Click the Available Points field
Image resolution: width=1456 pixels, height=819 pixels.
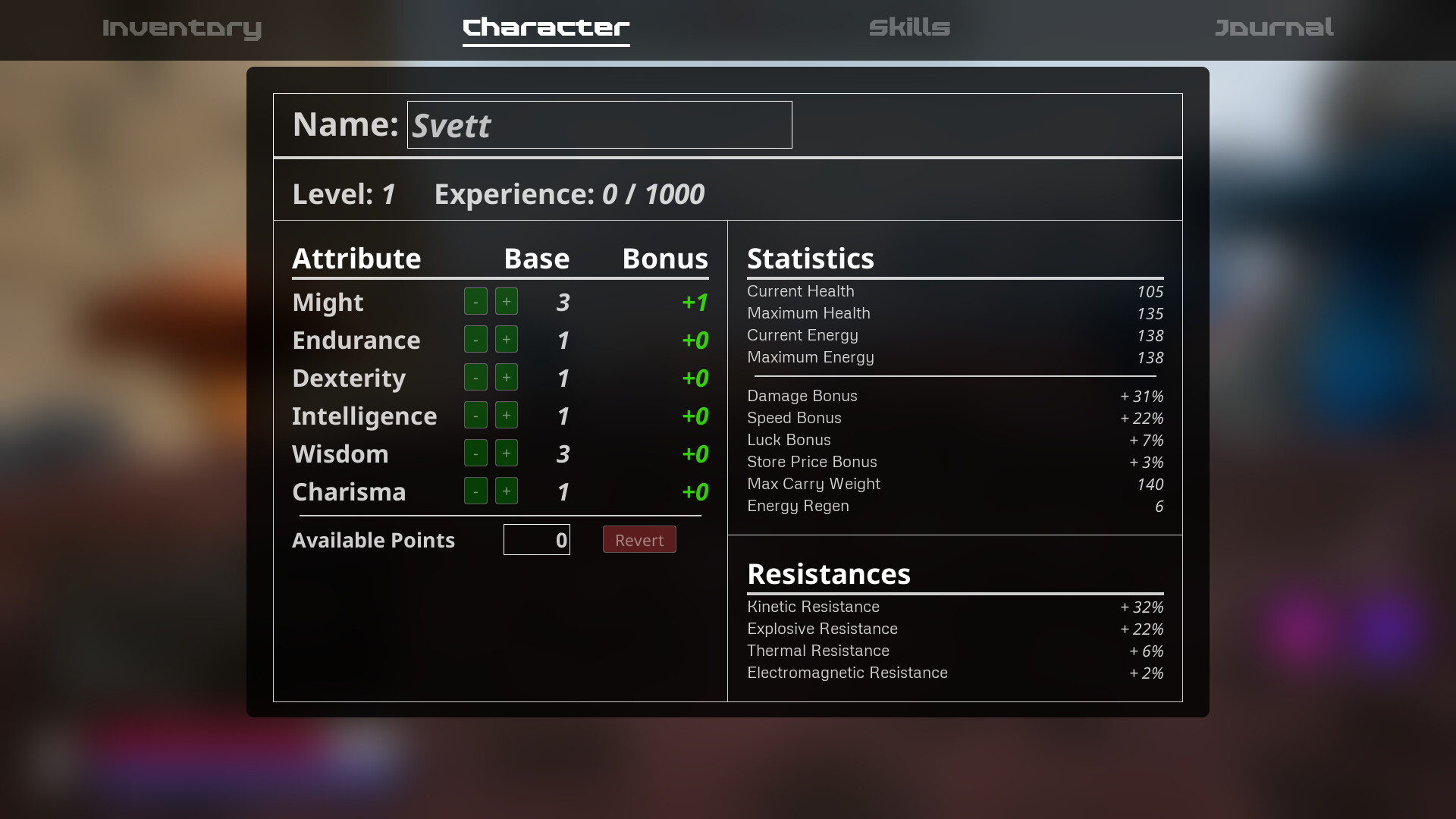coord(536,539)
